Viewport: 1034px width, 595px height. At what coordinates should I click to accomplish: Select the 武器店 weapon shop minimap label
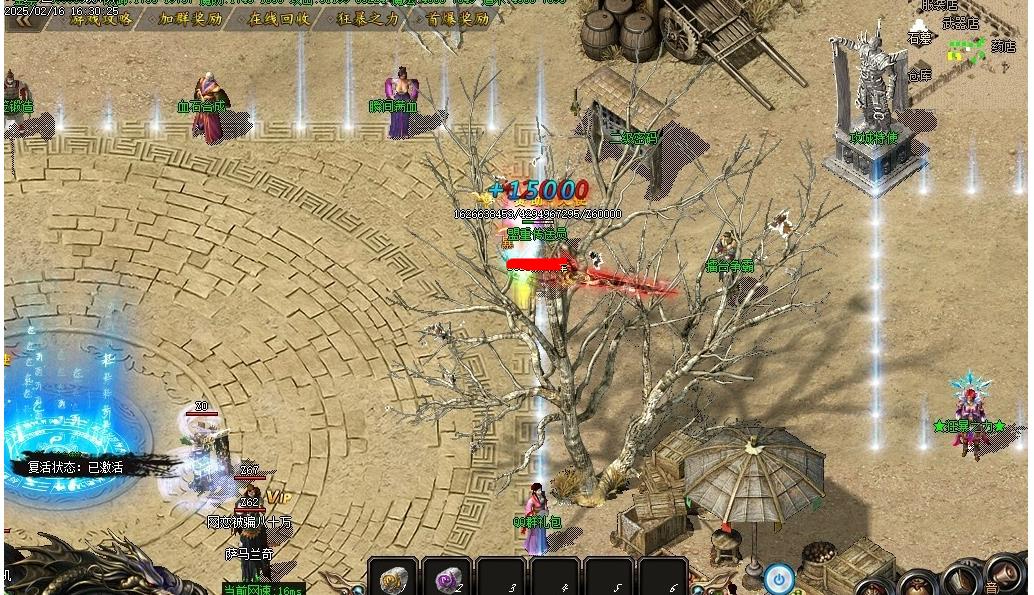click(x=959, y=23)
